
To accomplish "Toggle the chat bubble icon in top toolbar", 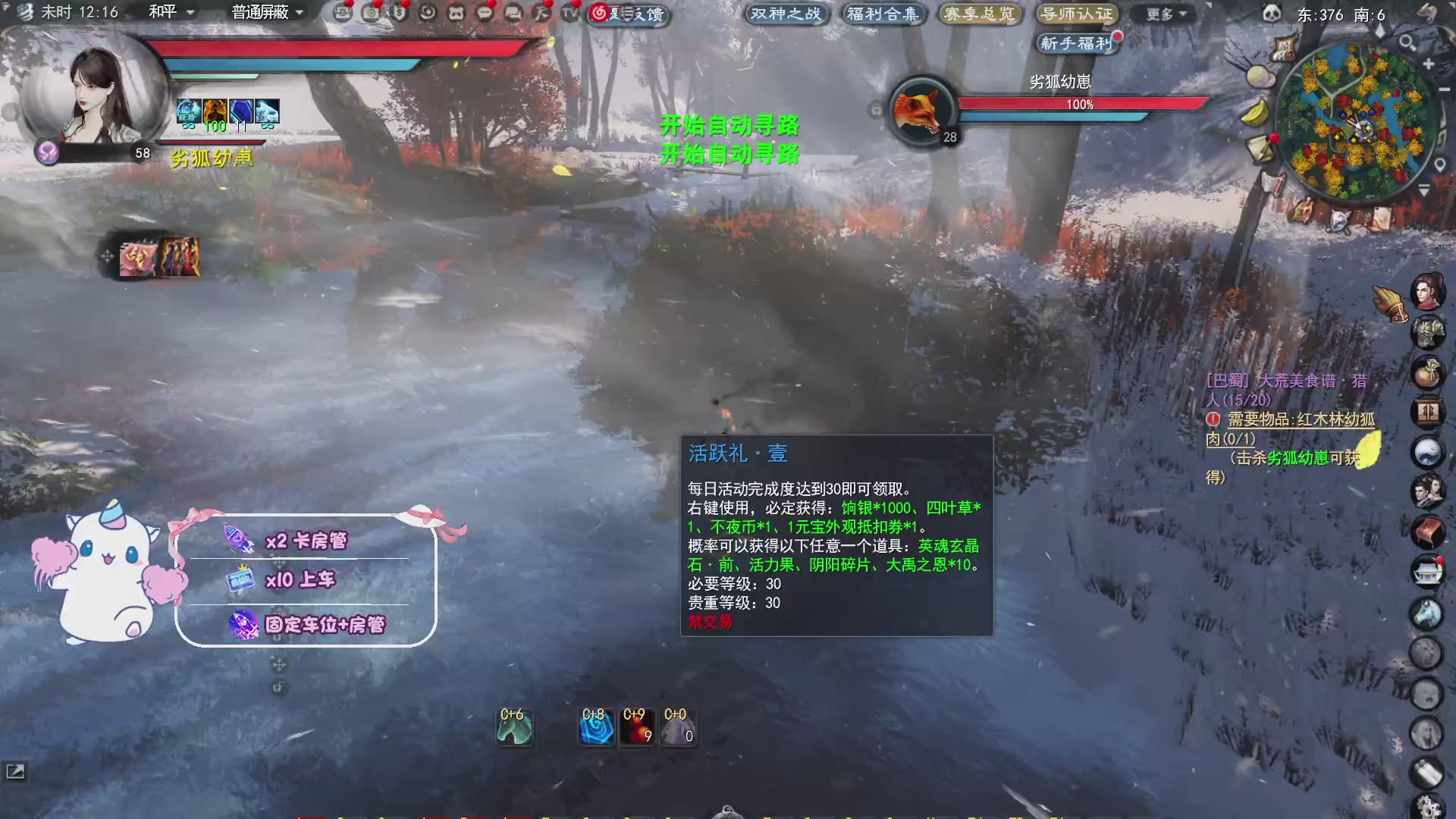I will pyautogui.click(x=484, y=12).
